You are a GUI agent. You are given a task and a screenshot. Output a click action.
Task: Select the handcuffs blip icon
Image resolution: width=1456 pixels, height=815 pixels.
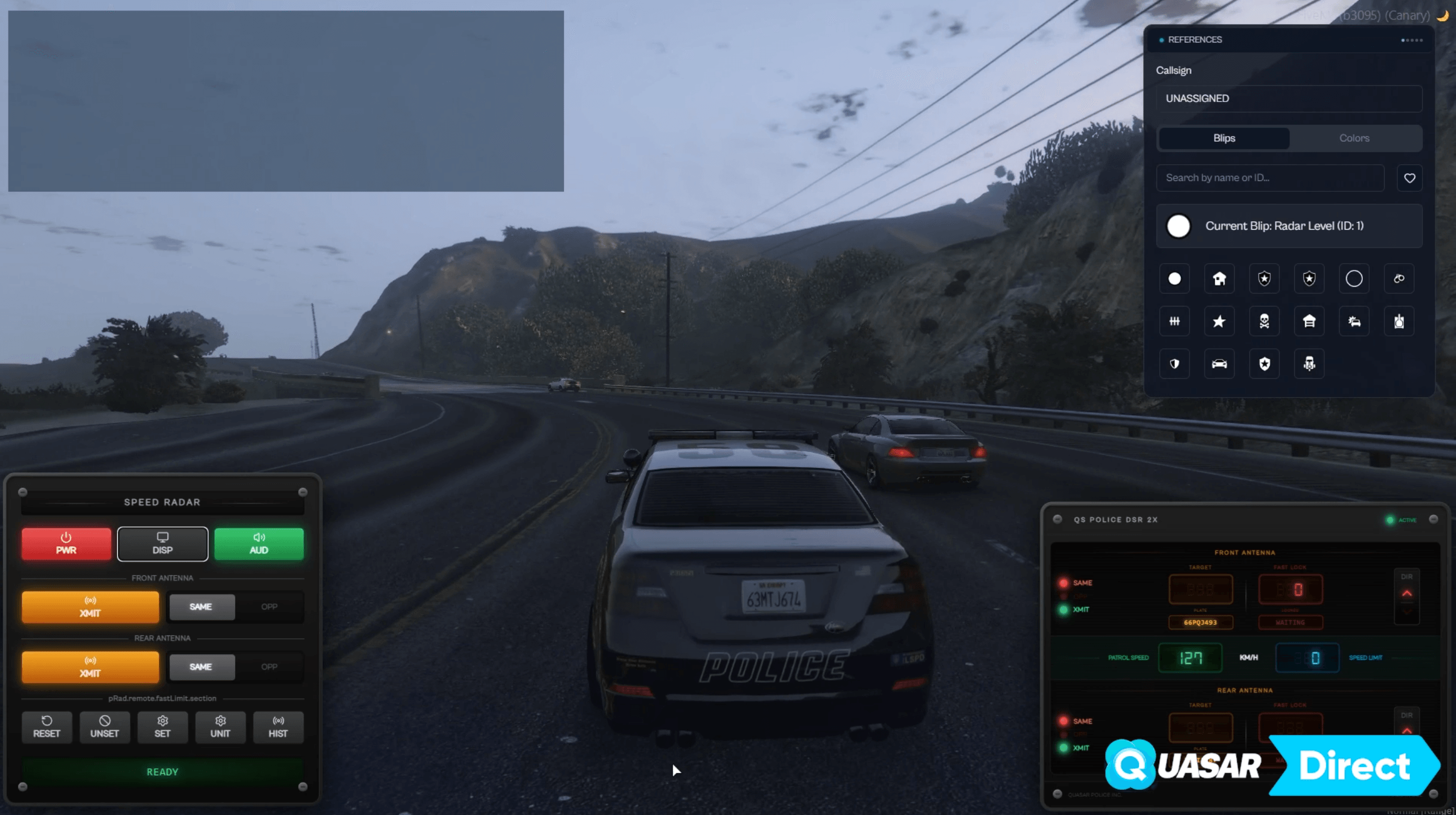pos(1399,278)
